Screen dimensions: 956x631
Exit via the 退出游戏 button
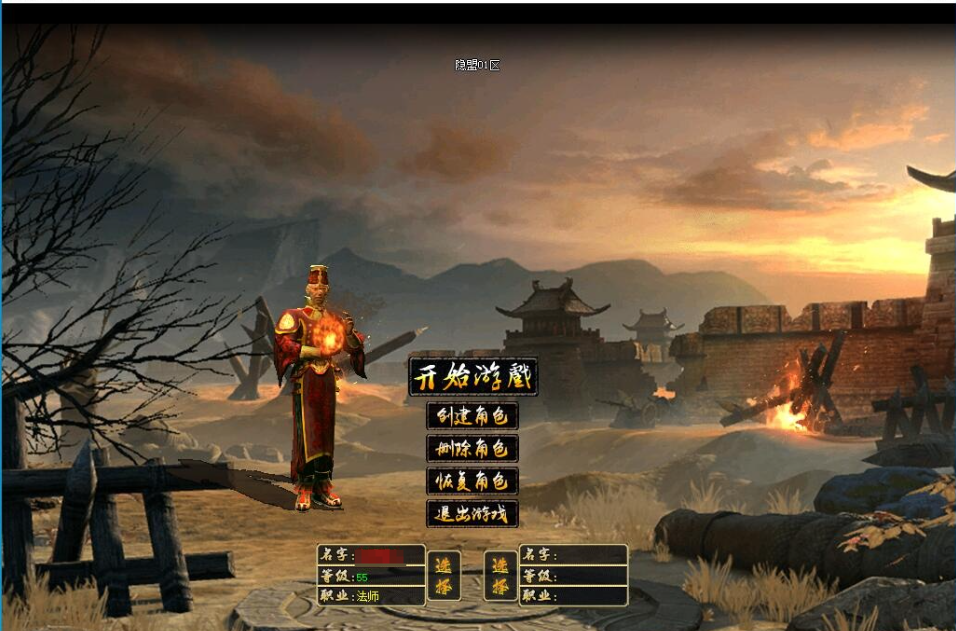[472, 514]
